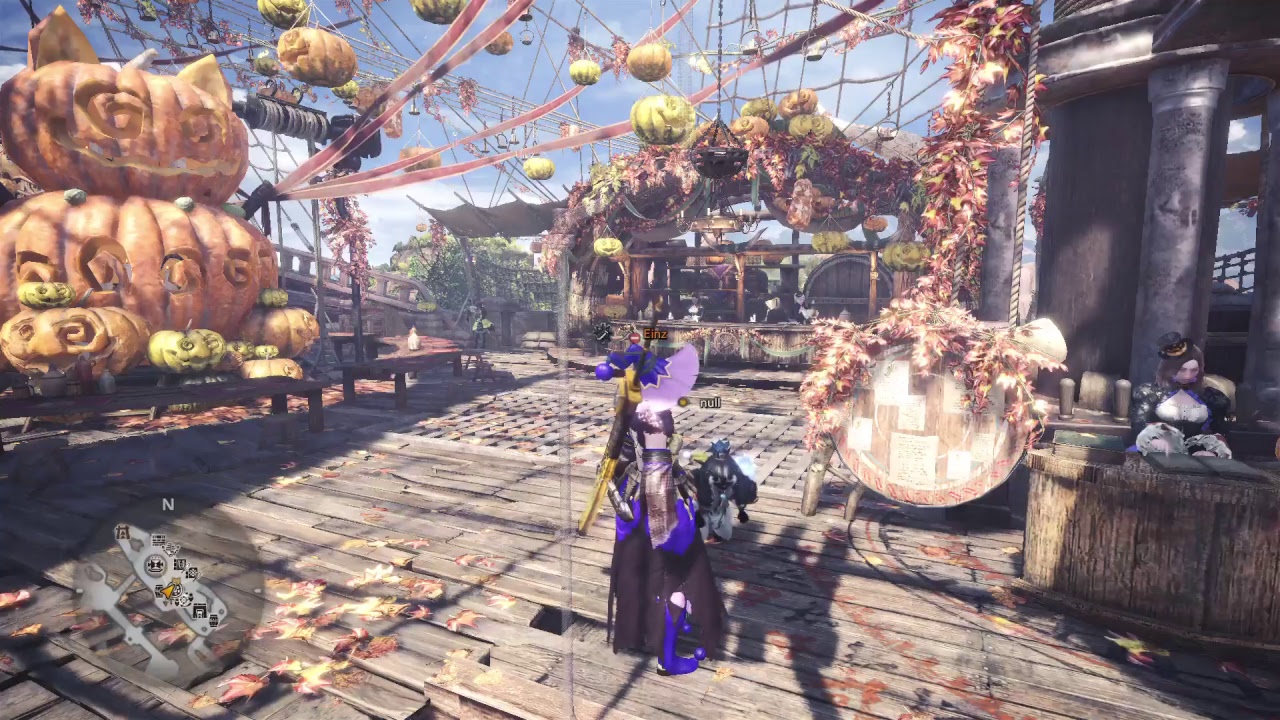Click the orange objective marker on the minimap
This screenshot has width=1280, height=720.
tap(176, 581)
